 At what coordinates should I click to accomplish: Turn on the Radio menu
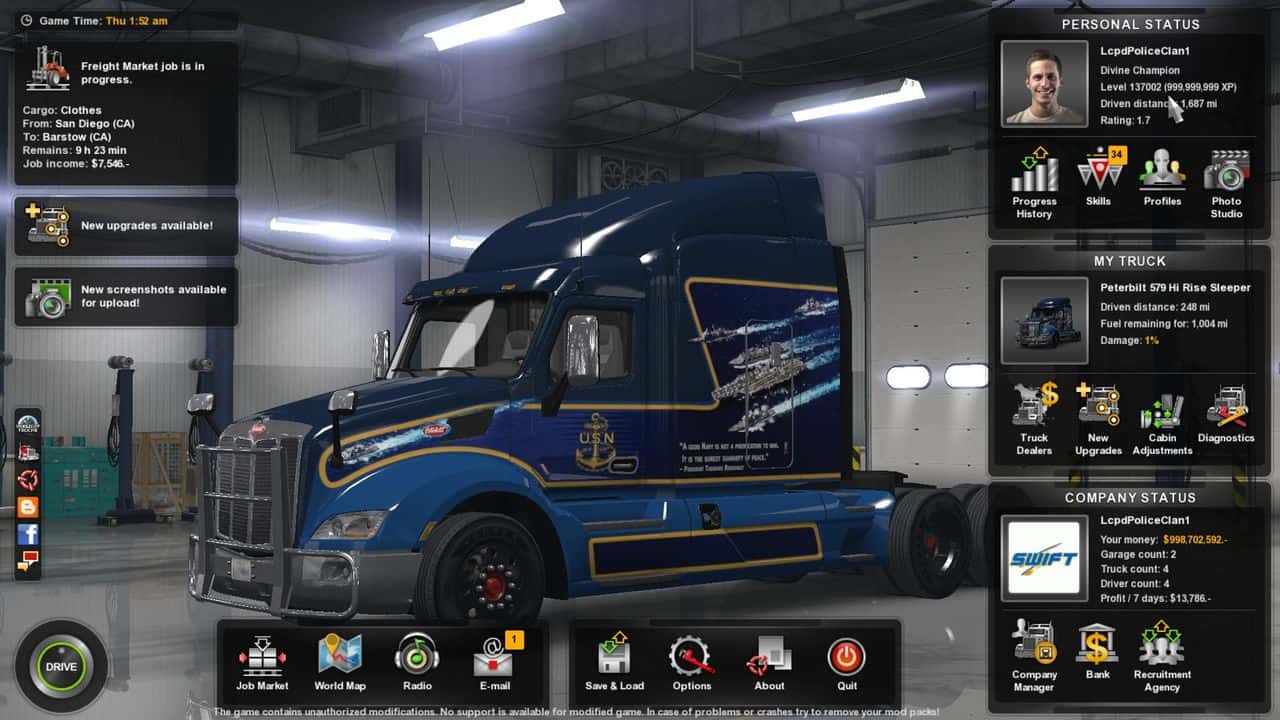(x=417, y=662)
